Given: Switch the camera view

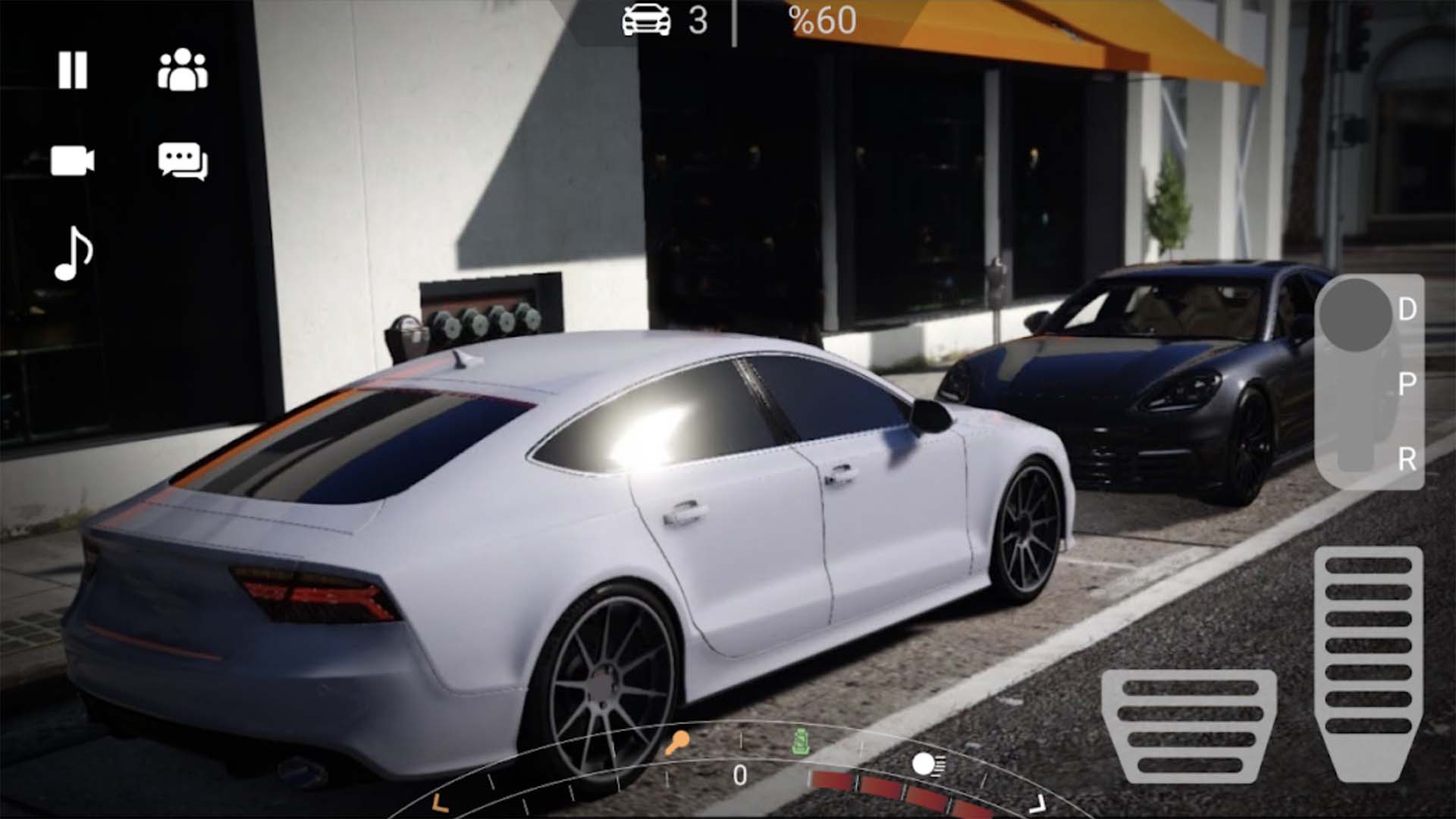Looking at the screenshot, I should (x=73, y=161).
